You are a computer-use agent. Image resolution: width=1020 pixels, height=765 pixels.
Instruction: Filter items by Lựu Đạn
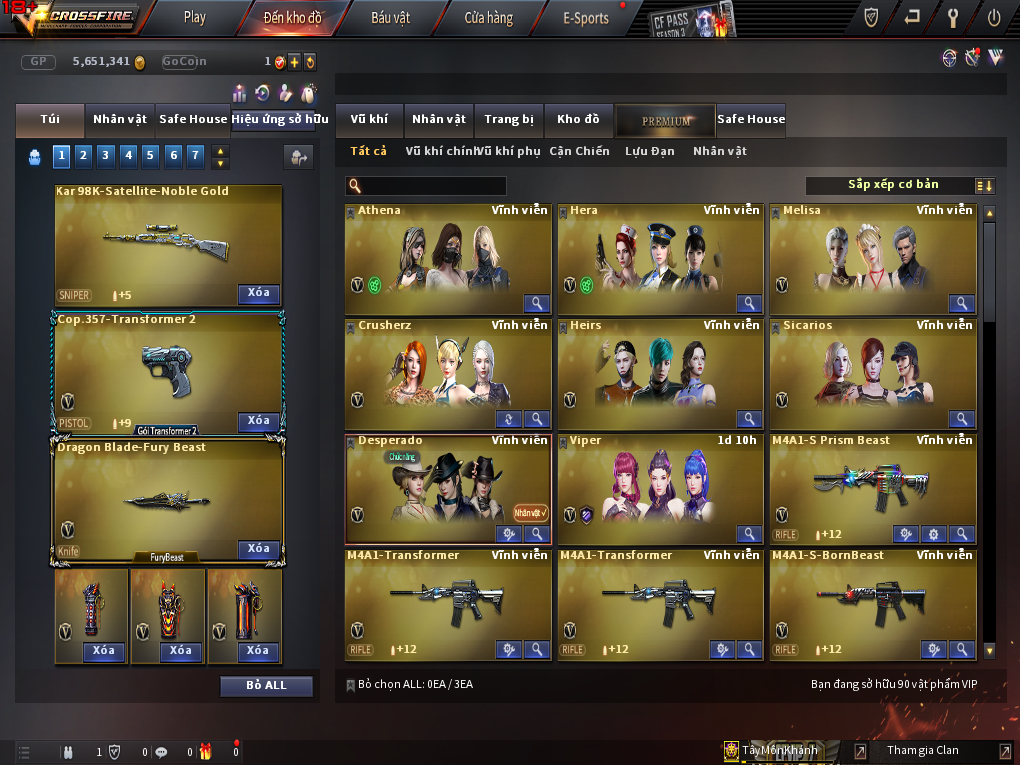(x=650, y=151)
